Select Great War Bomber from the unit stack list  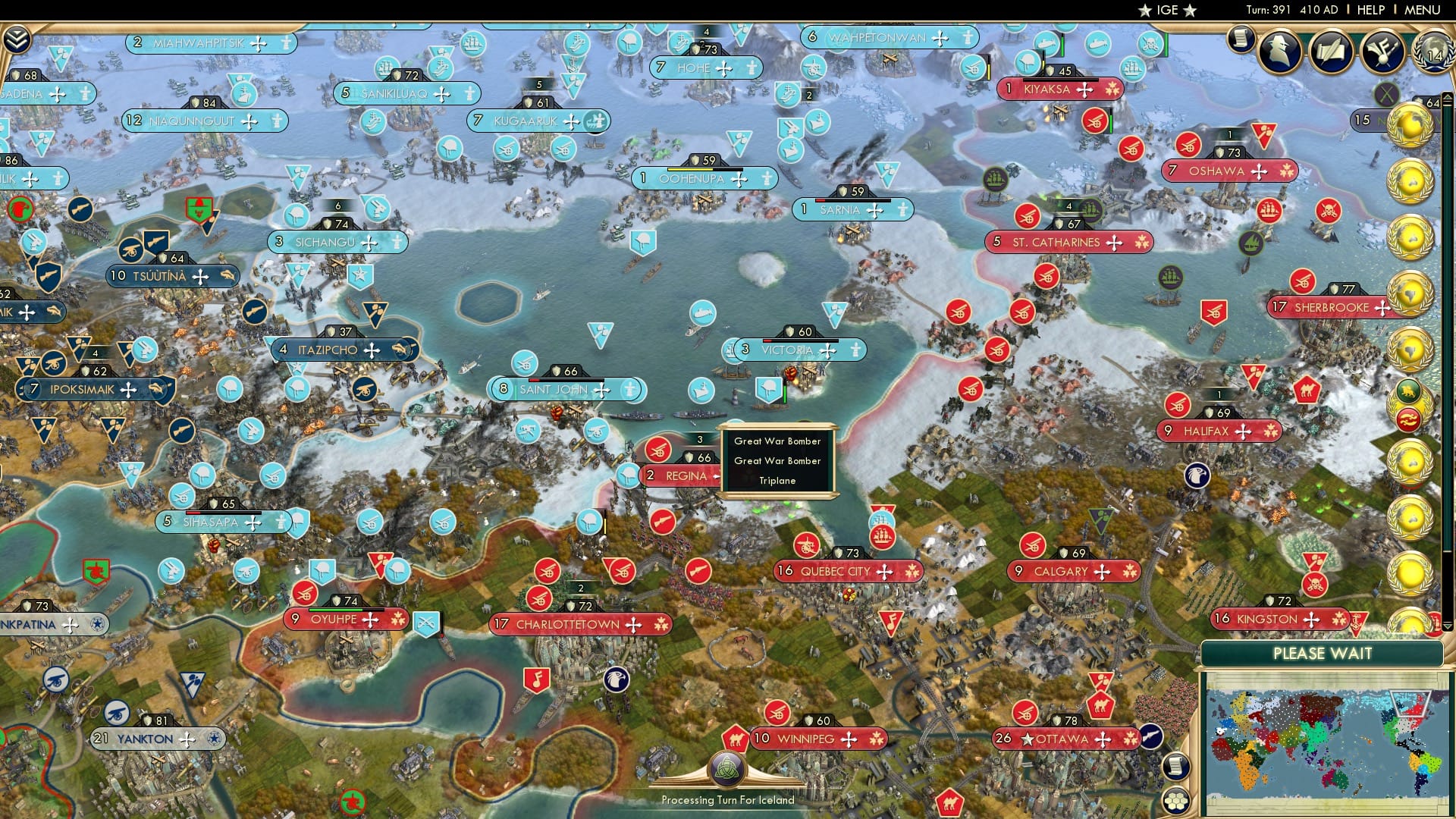pos(777,441)
